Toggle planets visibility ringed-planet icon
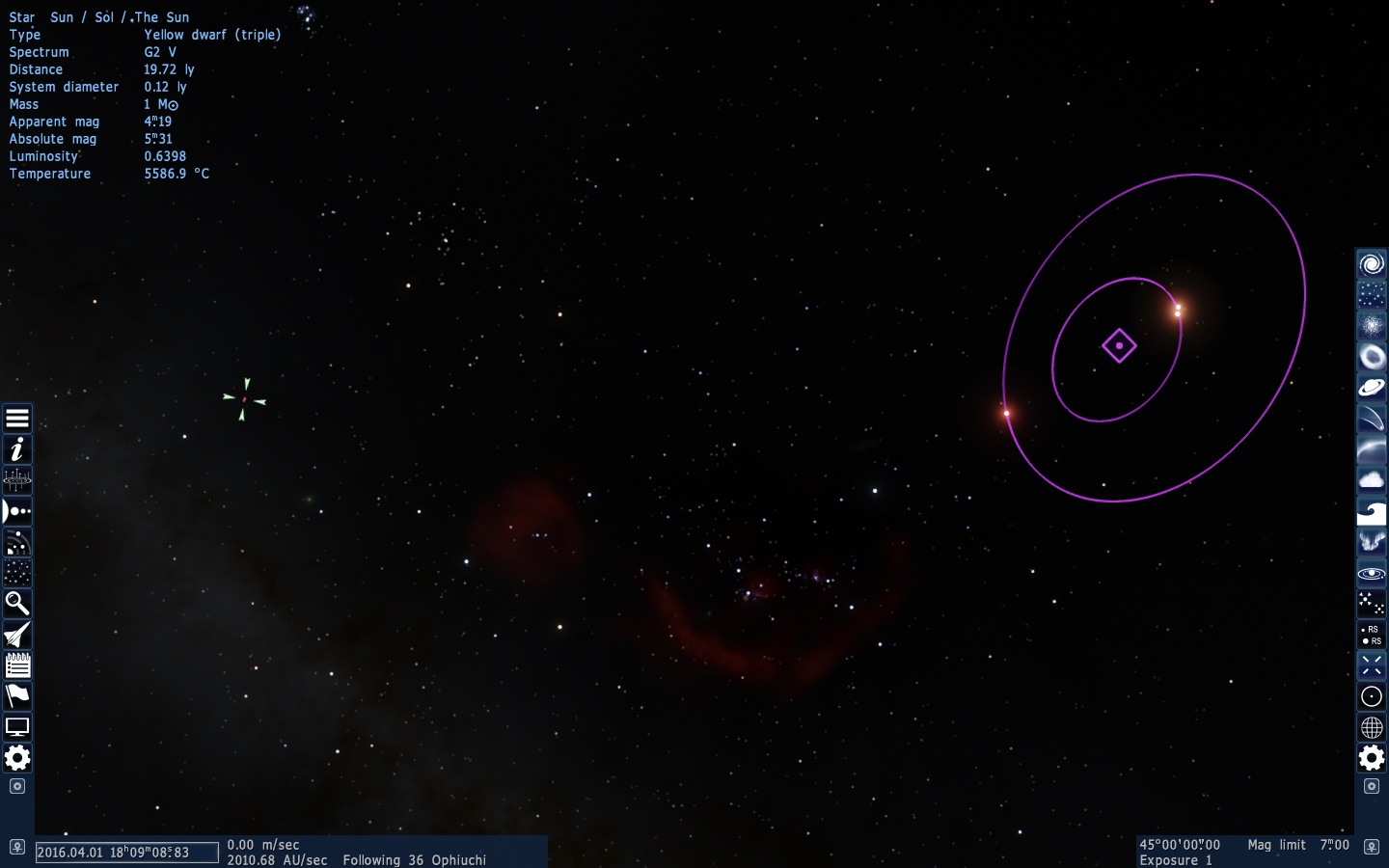Image resolution: width=1389 pixels, height=868 pixels. click(1372, 388)
